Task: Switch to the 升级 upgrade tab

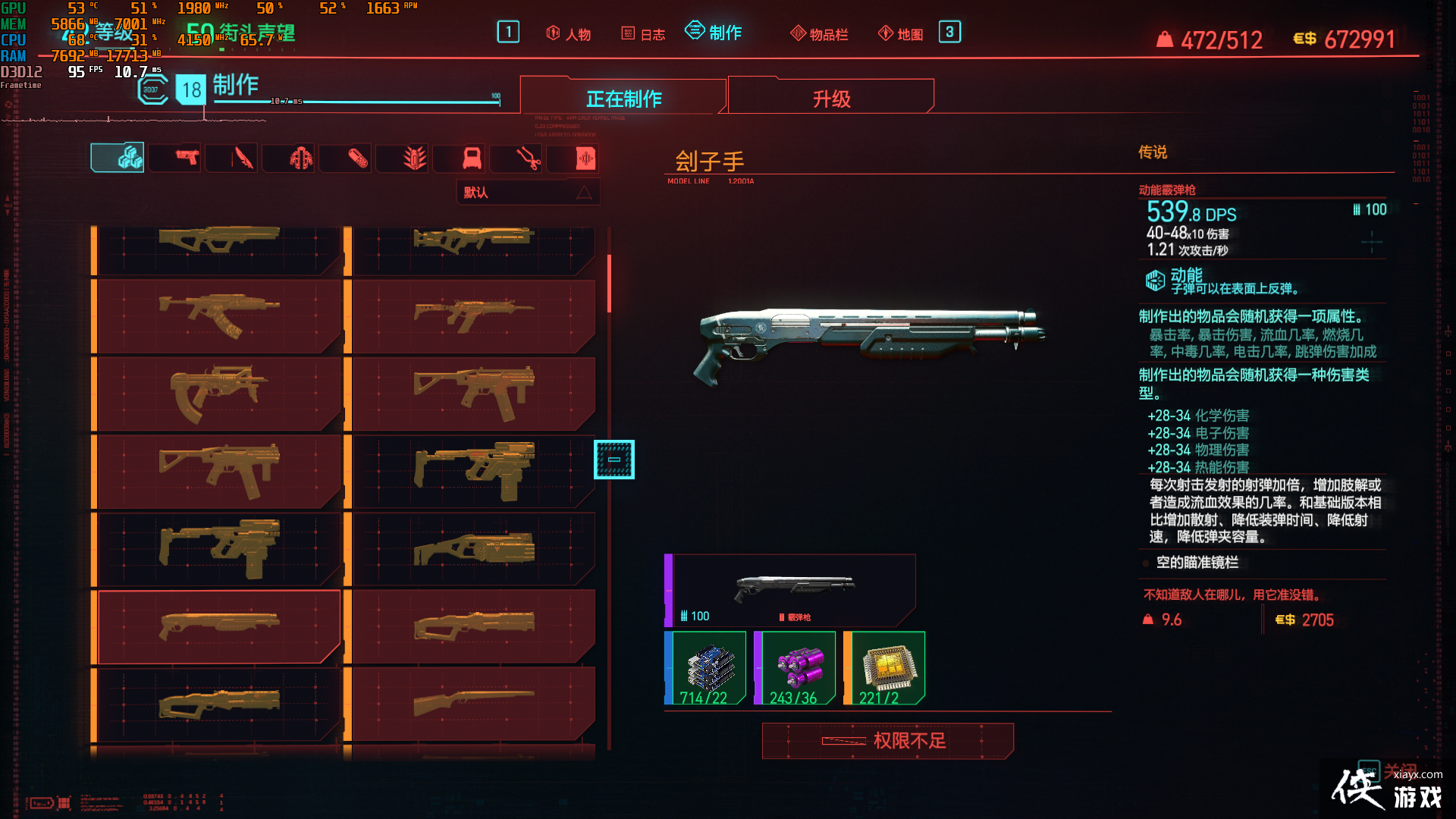Action: click(830, 97)
